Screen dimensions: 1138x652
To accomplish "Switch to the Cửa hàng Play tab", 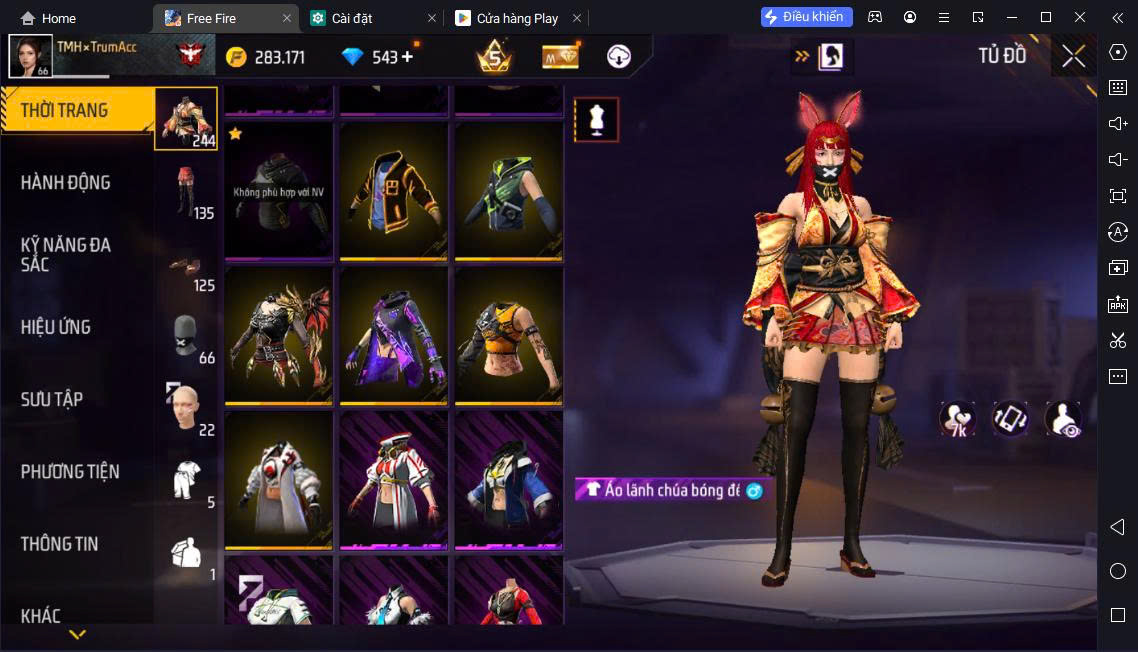I will coord(520,18).
